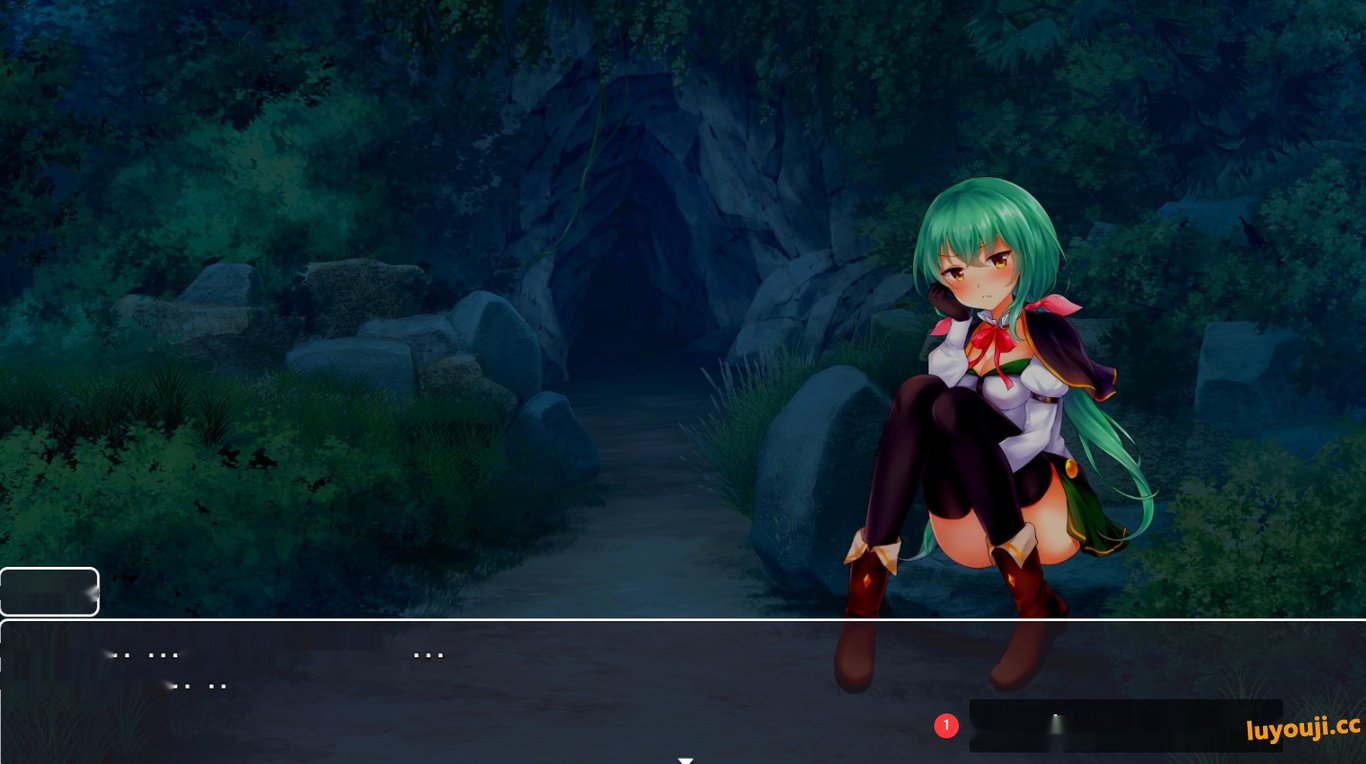This screenshot has height=764, width=1366.
Task: Click the ellipsis in the dialogue text
Action: pyautogui.click(x=430, y=654)
